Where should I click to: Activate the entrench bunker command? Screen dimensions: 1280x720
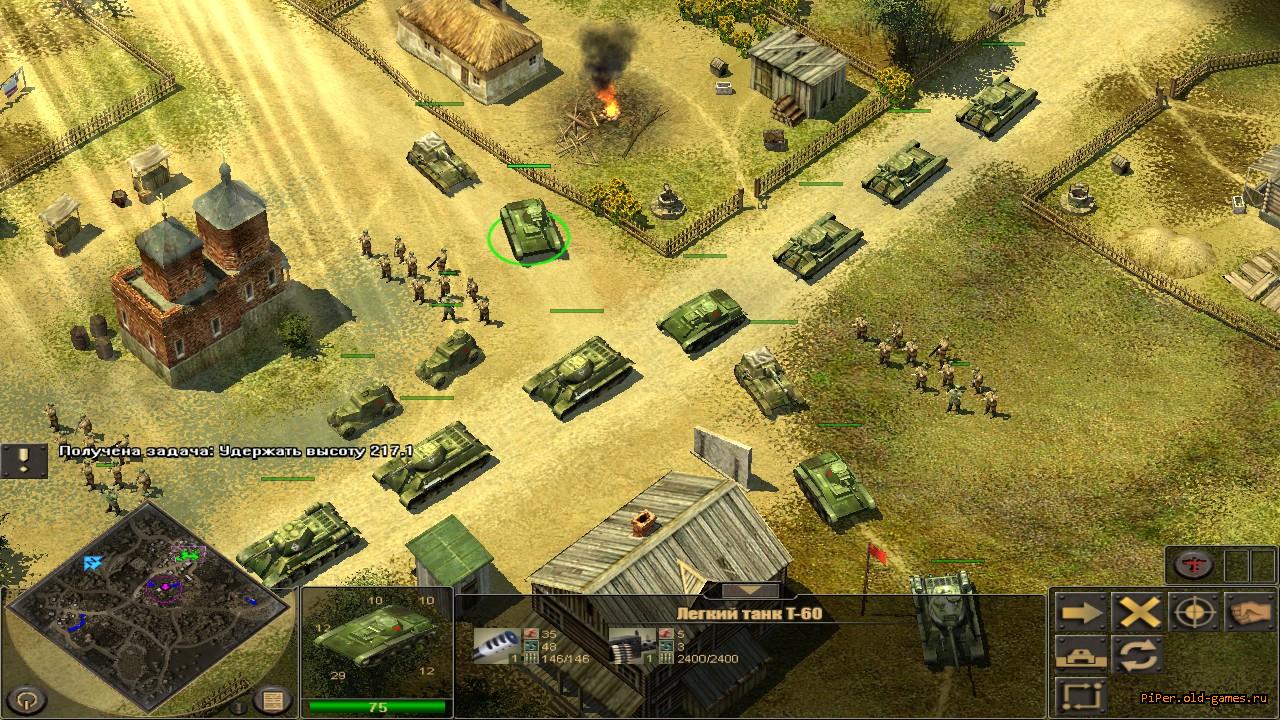click(1081, 655)
